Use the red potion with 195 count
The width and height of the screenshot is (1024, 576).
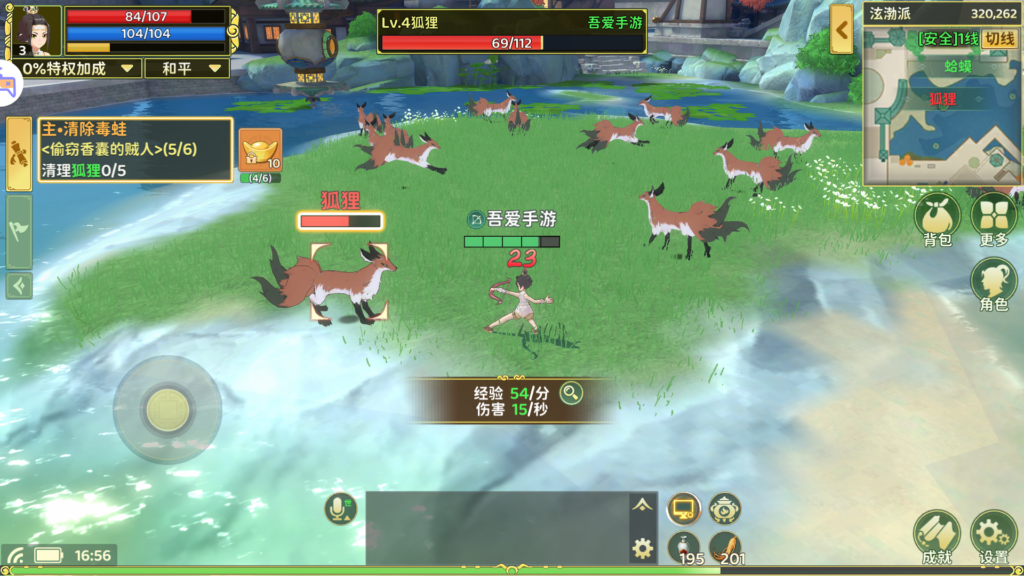684,547
